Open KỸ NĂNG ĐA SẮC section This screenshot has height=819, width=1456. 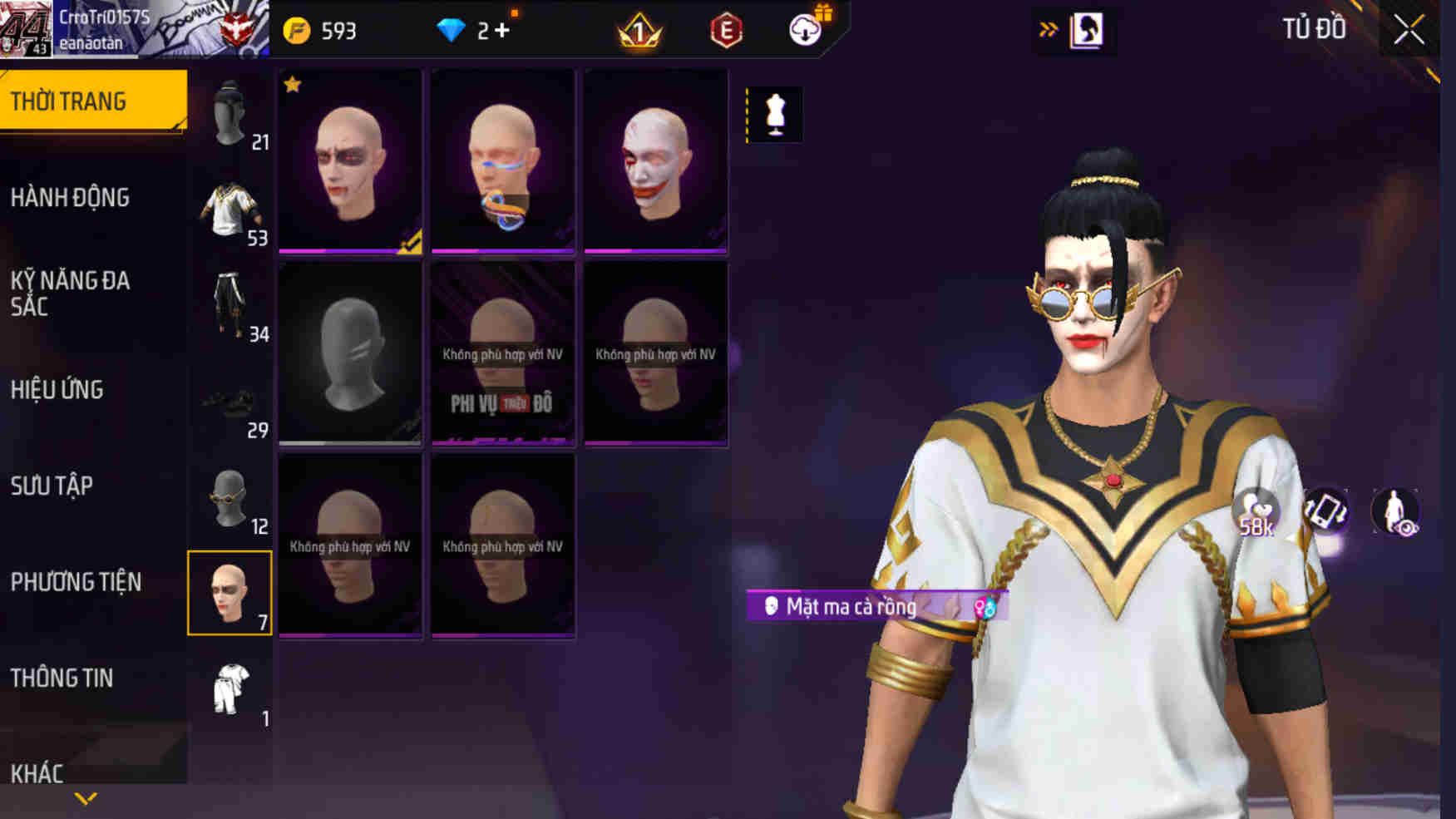pyautogui.click(x=71, y=294)
